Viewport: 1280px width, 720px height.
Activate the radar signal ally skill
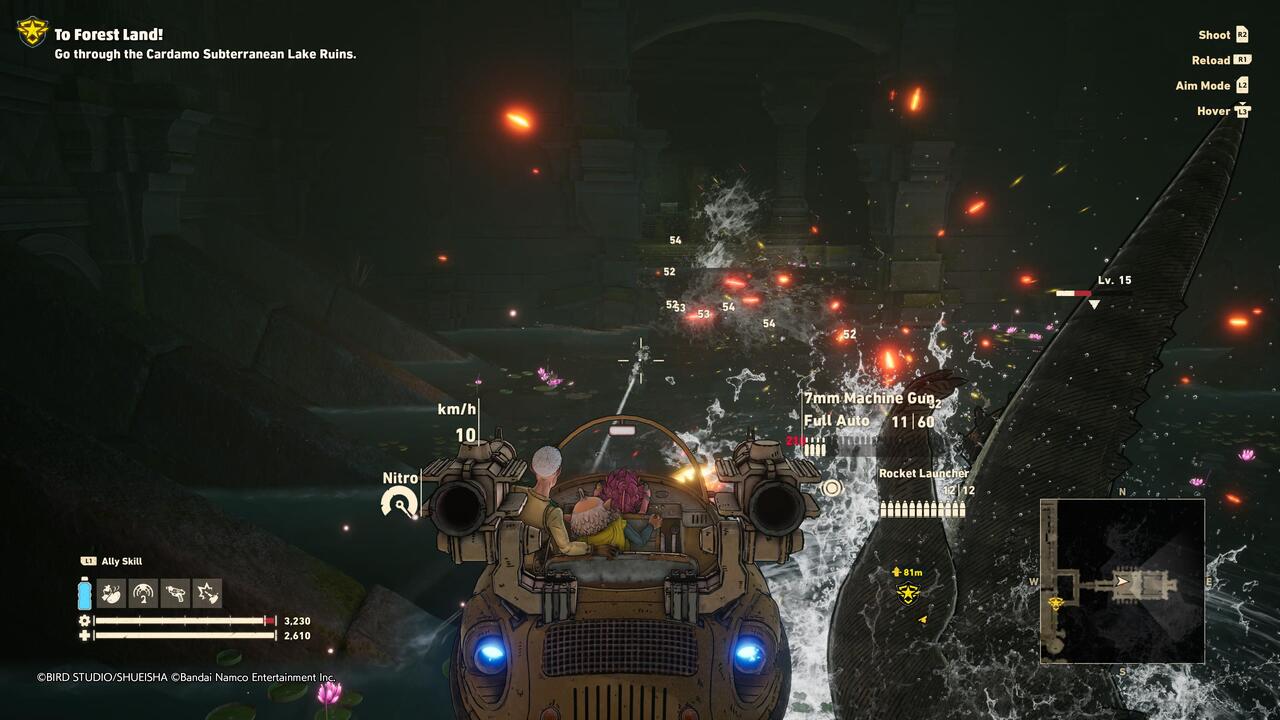(144, 593)
